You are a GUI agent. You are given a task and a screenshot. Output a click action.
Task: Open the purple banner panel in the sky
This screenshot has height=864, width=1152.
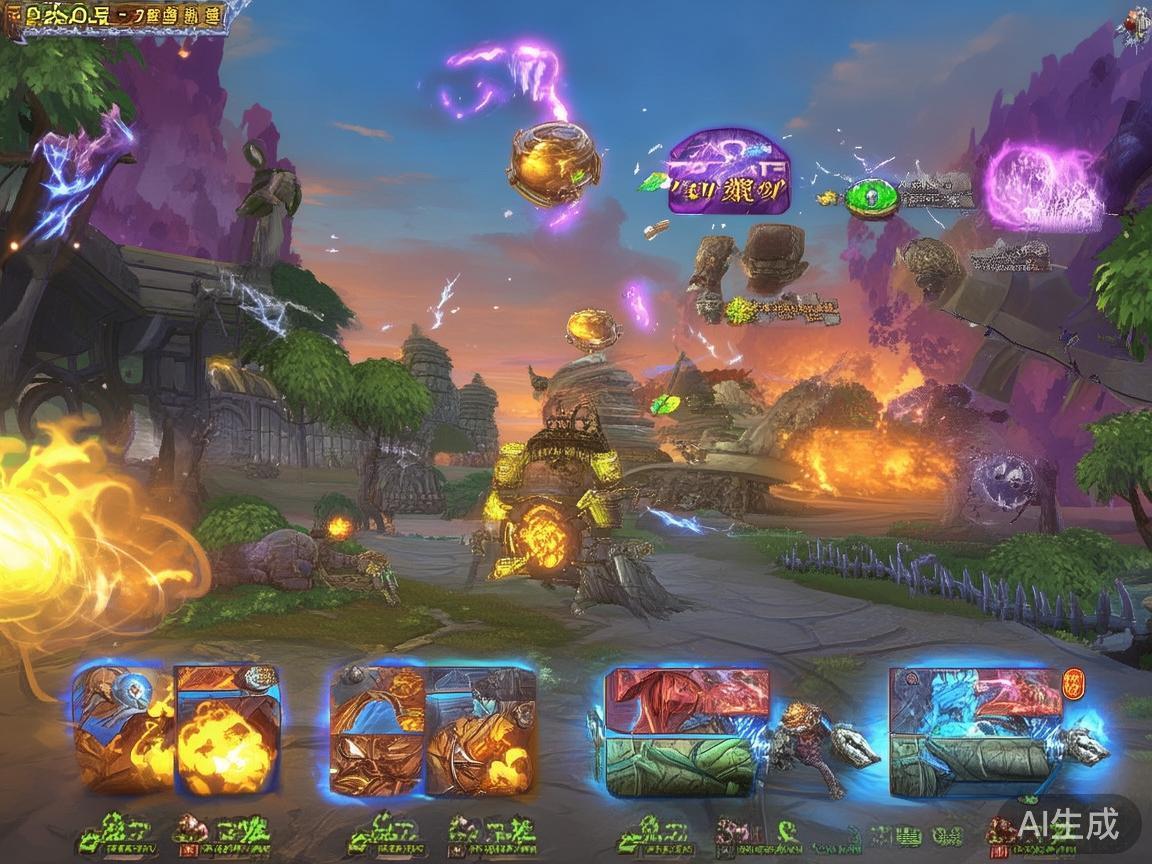728,171
